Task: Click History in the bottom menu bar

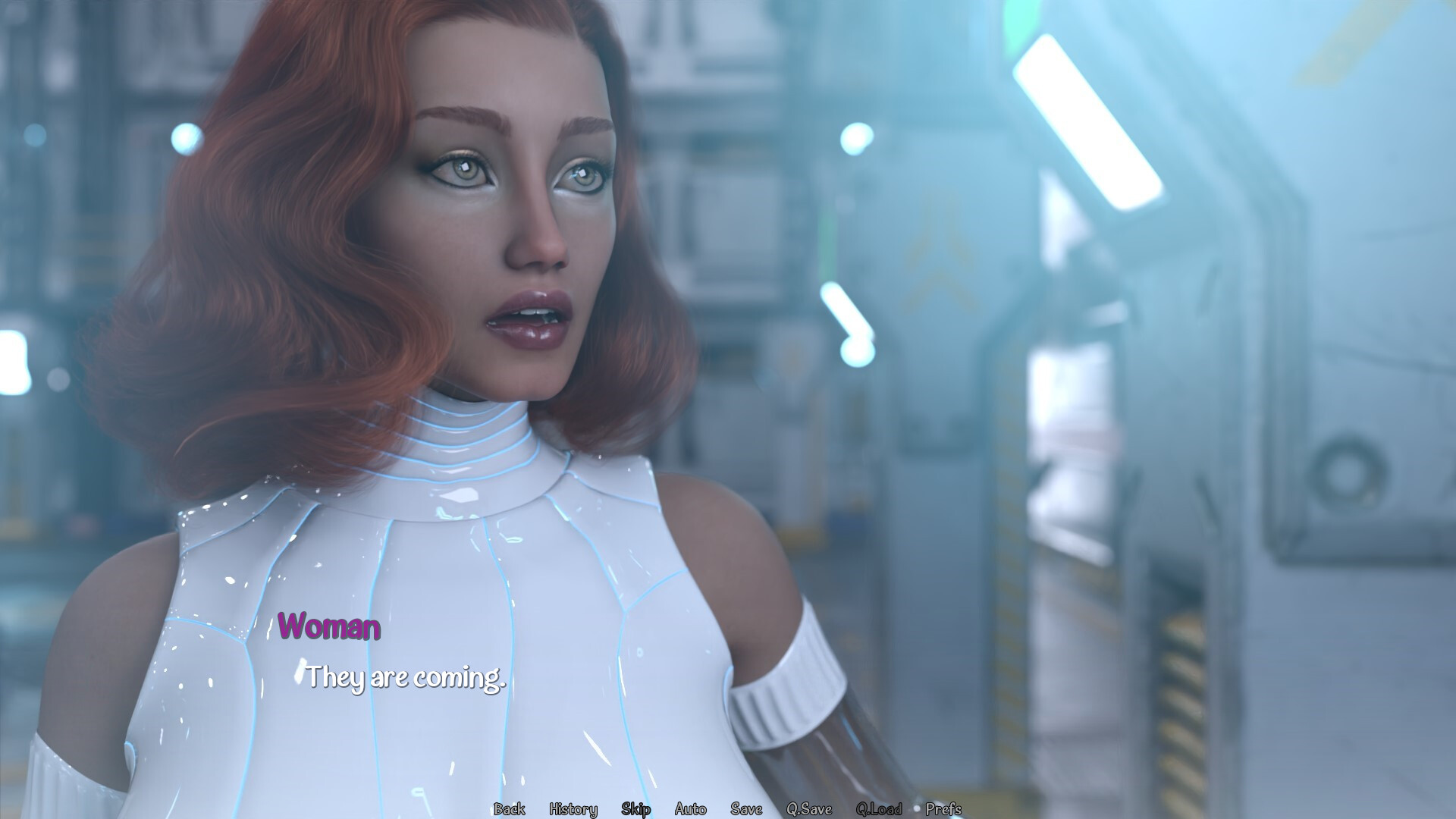Action: [x=573, y=810]
